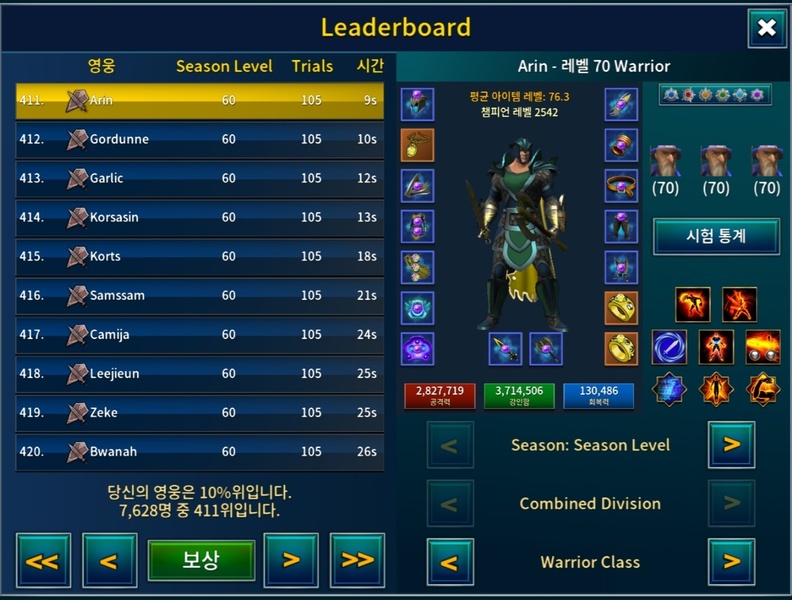
Task: Open the green 보상 rewards button
Action: [201, 560]
